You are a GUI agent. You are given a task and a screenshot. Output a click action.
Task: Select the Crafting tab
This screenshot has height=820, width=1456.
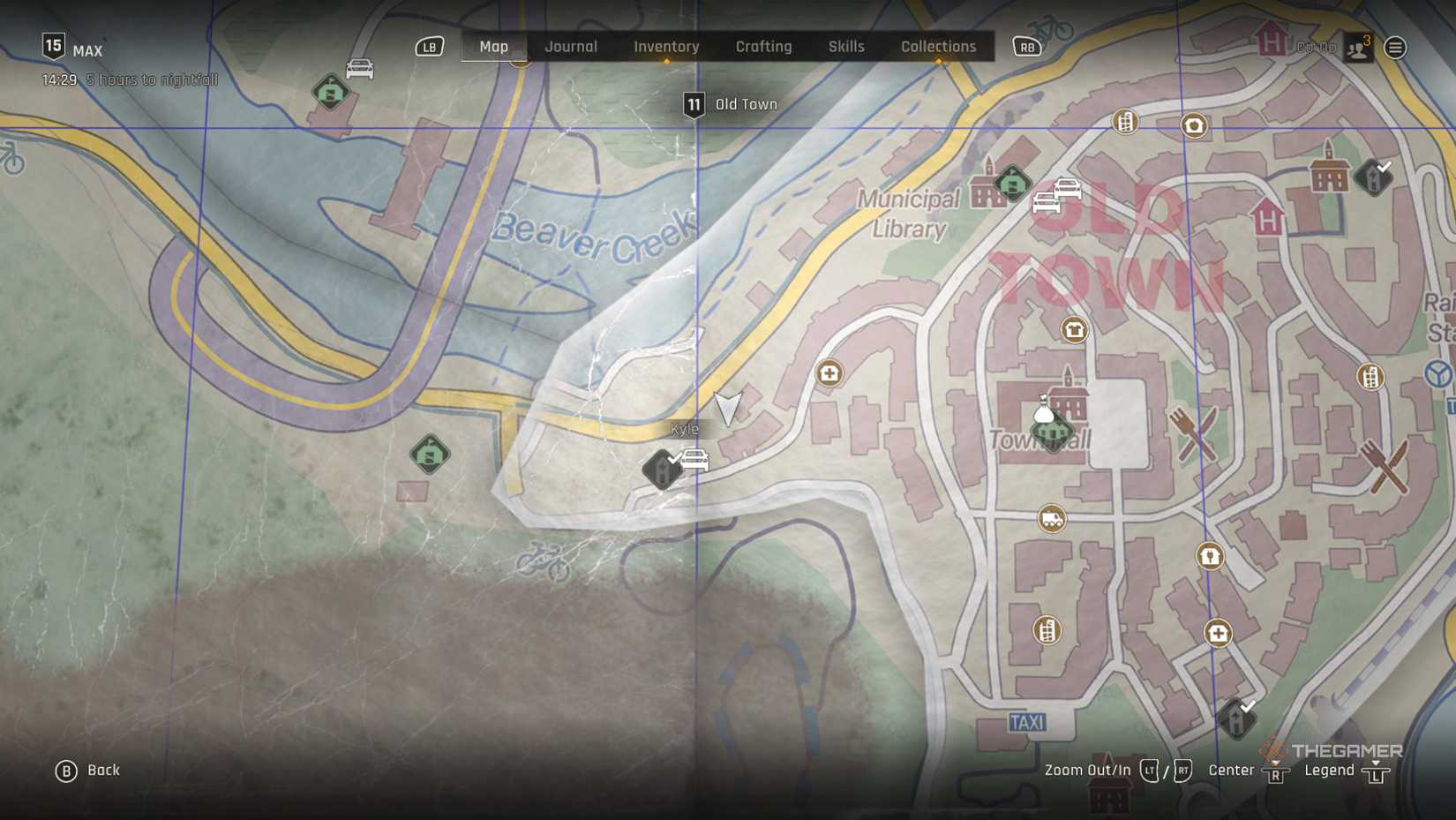point(763,47)
